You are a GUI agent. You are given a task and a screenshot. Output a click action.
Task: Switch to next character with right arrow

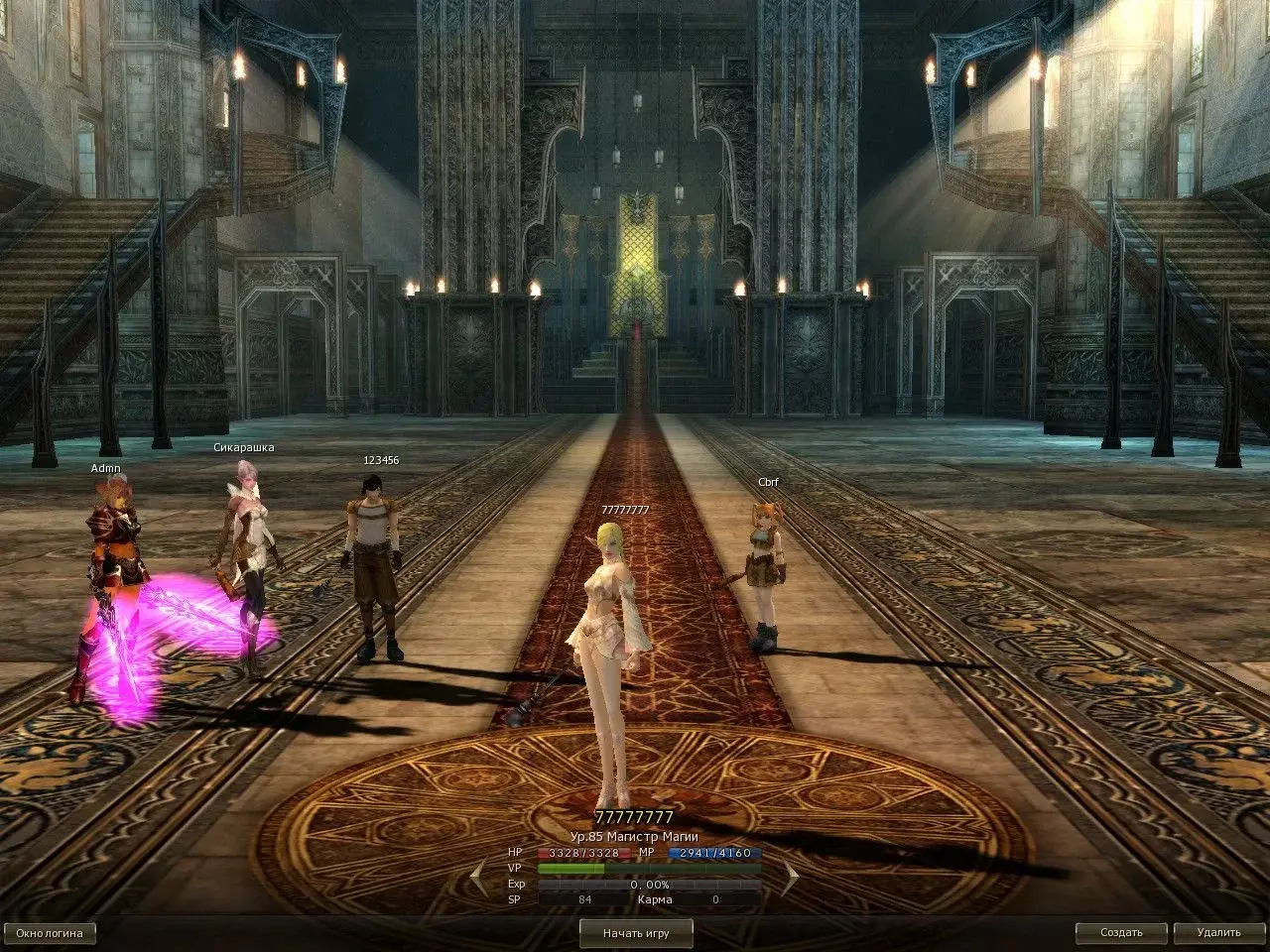pos(791,876)
